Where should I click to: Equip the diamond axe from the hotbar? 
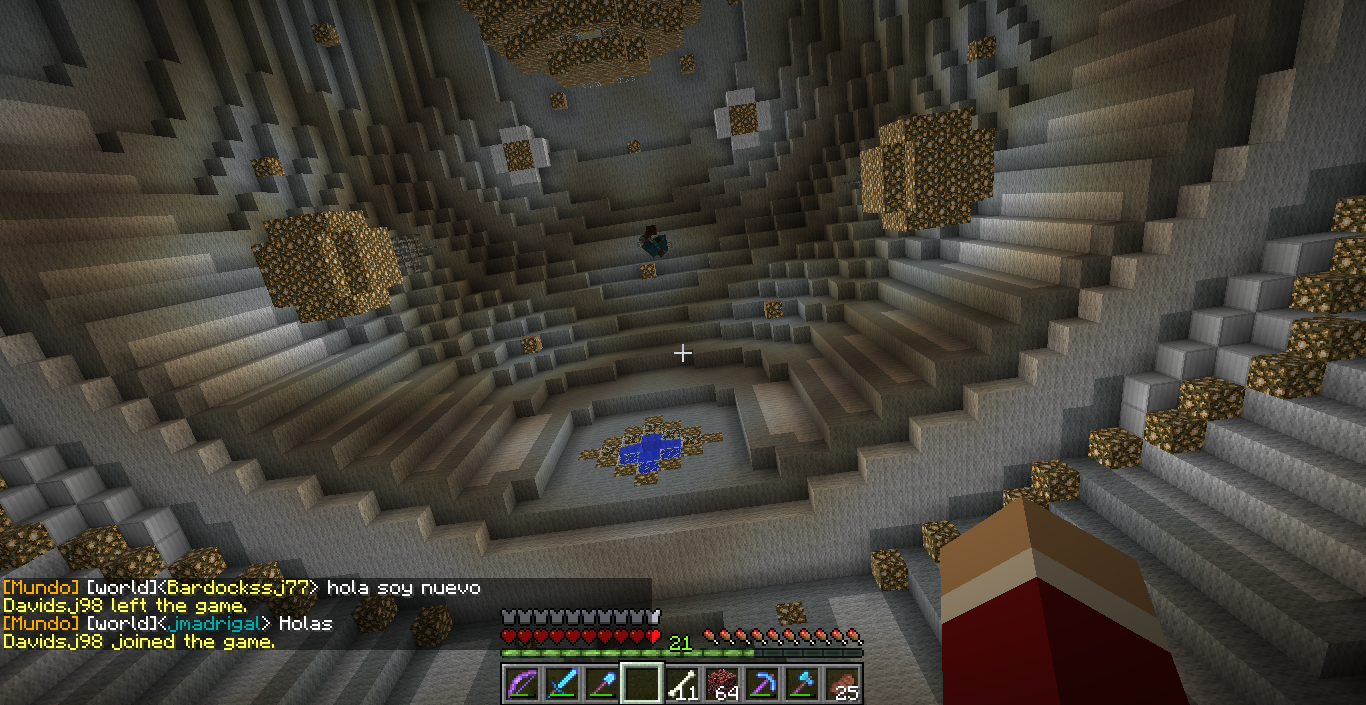[x=802, y=684]
